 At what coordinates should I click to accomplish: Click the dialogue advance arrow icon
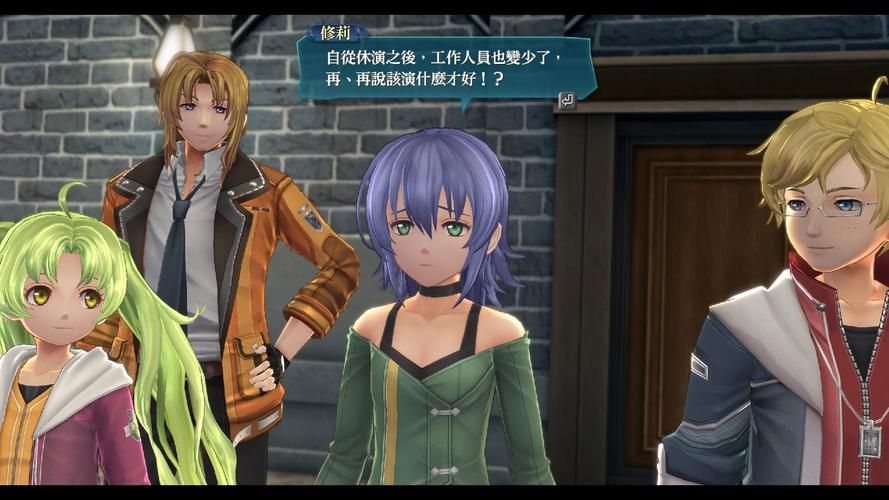pos(566,99)
